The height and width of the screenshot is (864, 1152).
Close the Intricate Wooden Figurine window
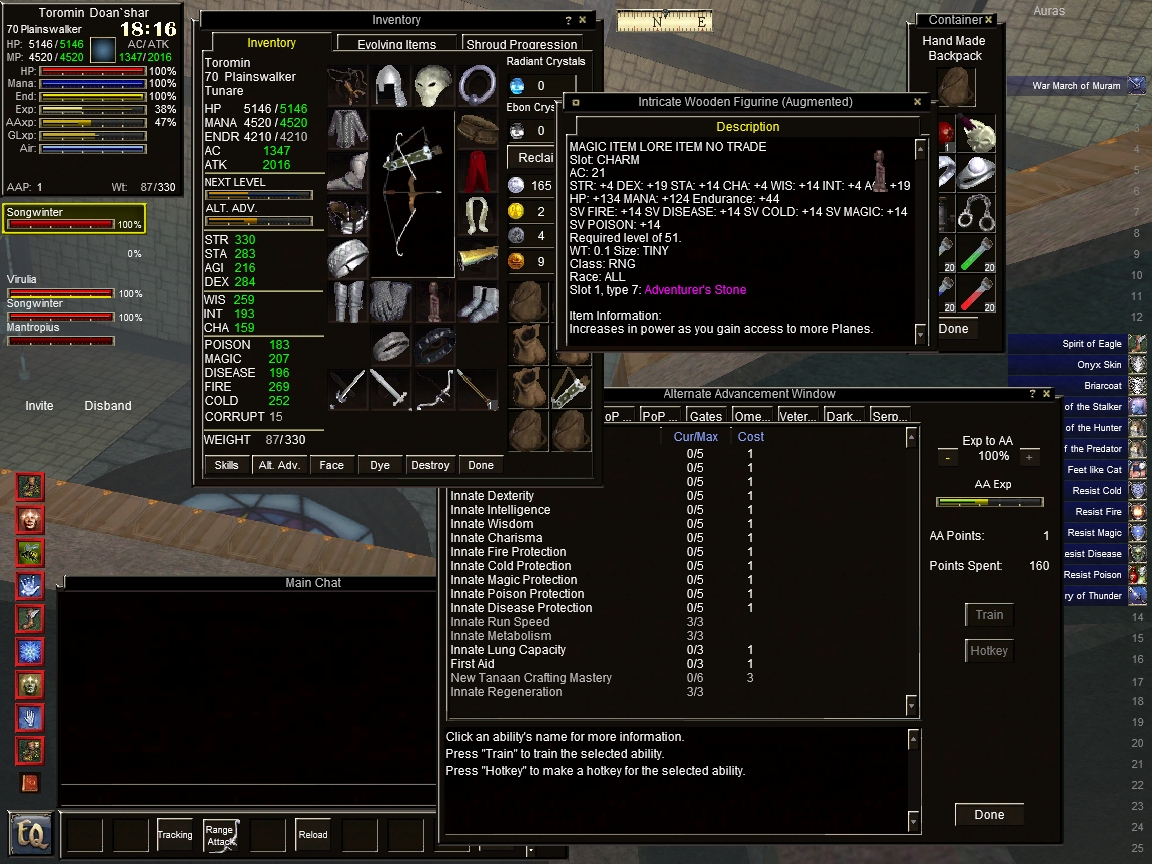point(918,102)
